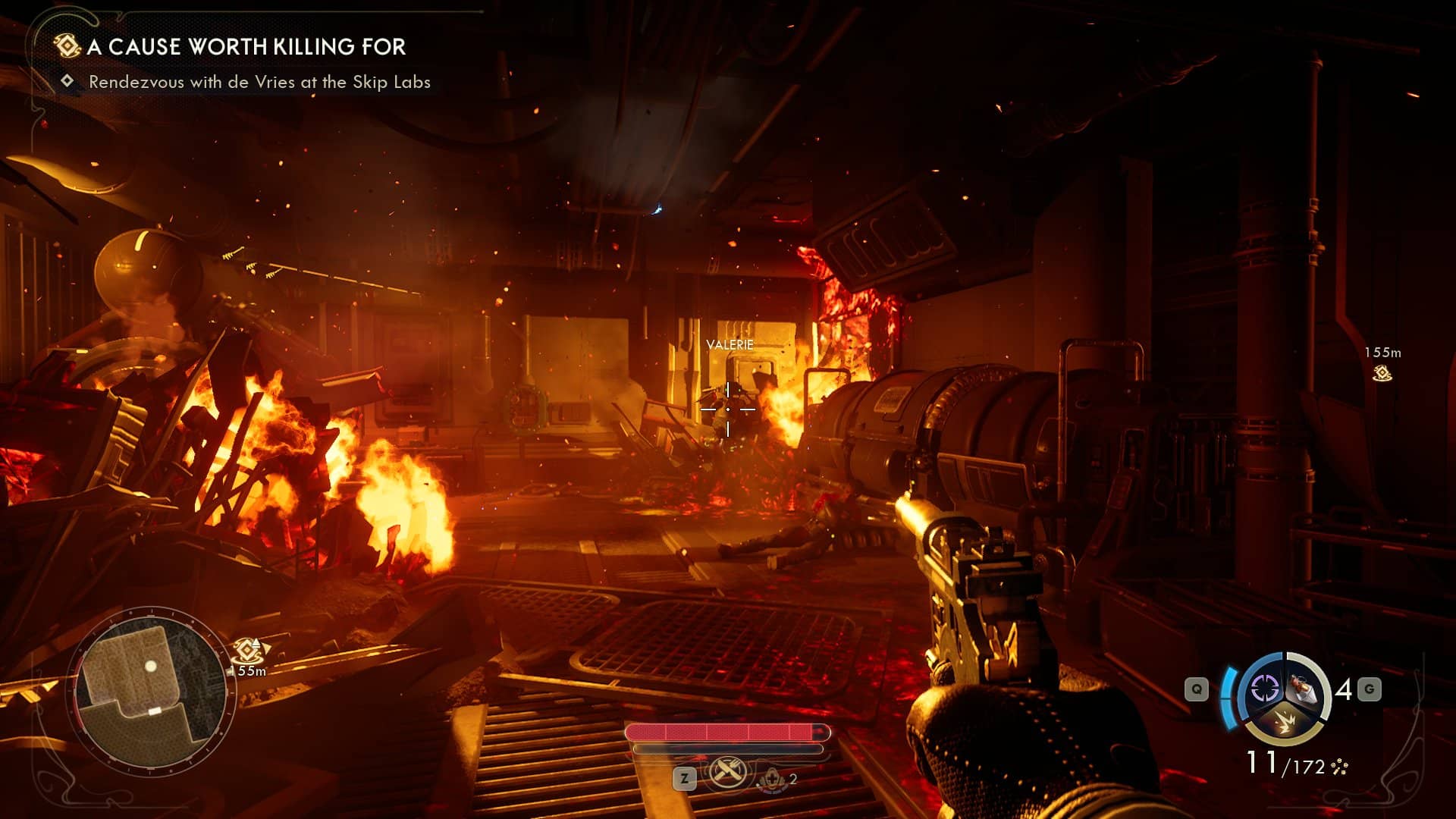
Task: Click the Rendezvous with de Vries objective
Action: [x=259, y=82]
